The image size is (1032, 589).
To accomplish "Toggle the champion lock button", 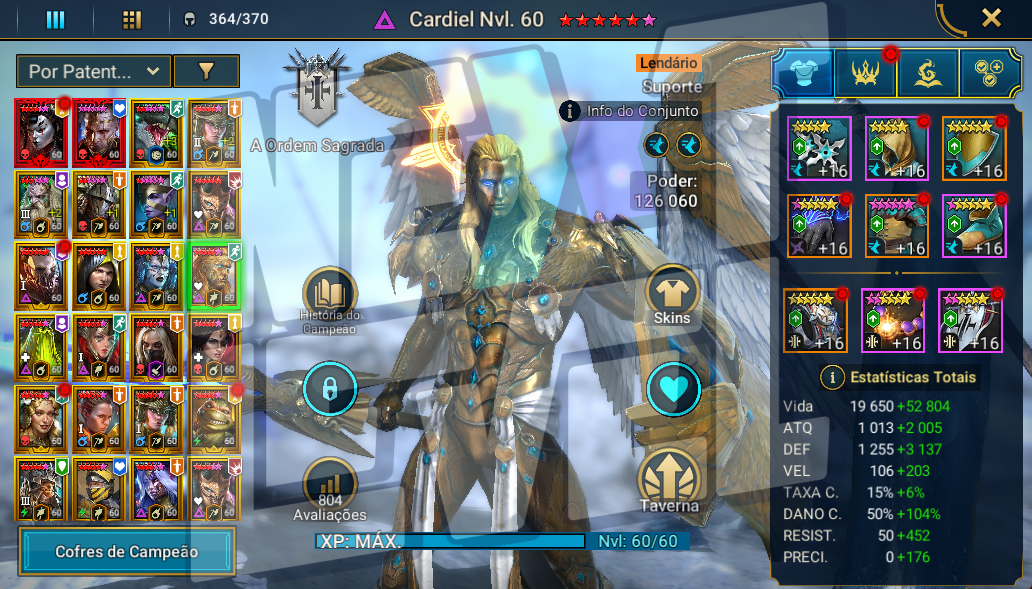I will 329,389.
